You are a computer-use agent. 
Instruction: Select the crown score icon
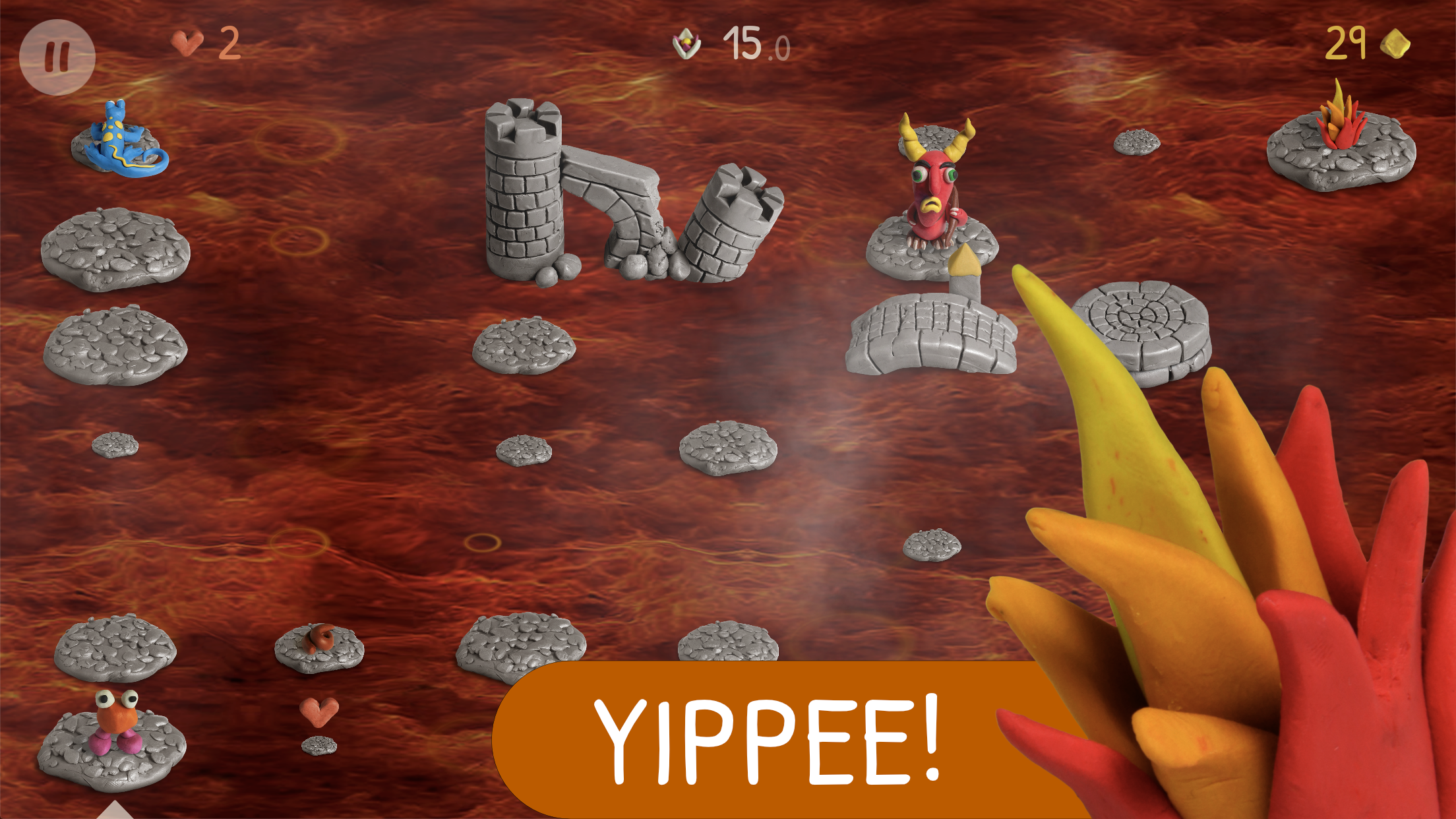tap(686, 44)
